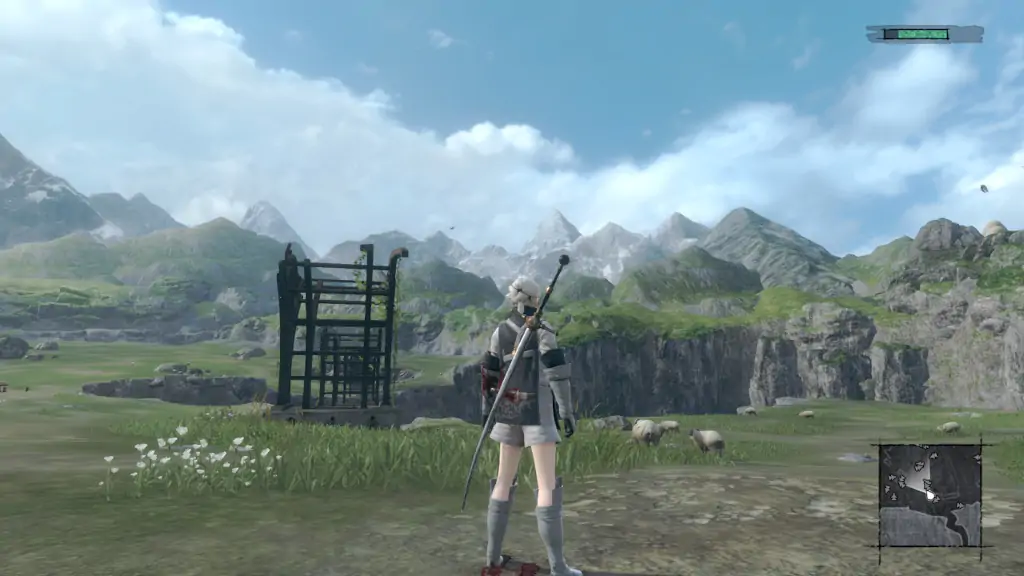The width and height of the screenshot is (1024, 576).
Task: Open the minimap in the corner
Action: click(930, 494)
